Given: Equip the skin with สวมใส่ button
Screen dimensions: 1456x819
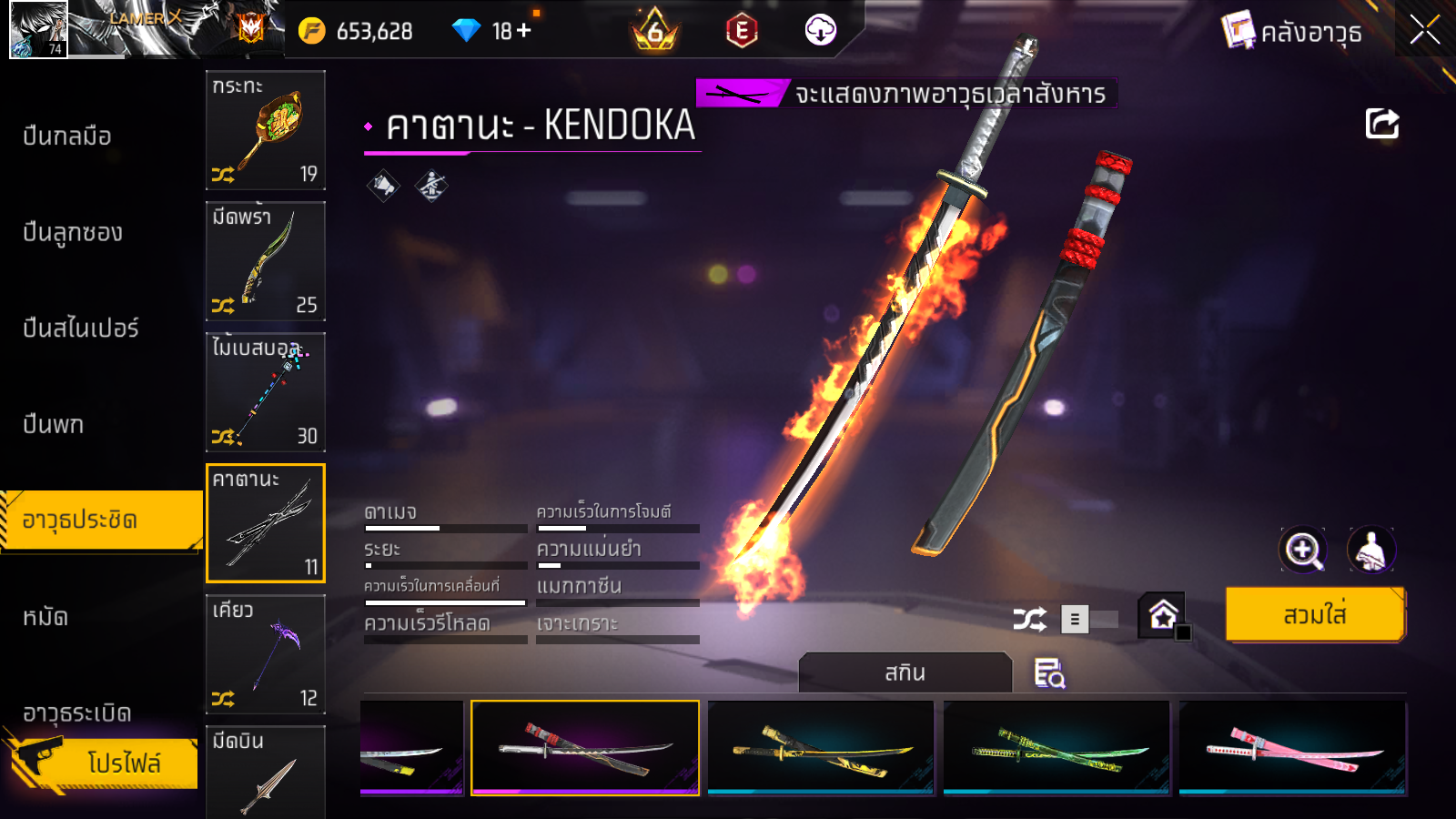Looking at the screenshot, I should tap(1315, 615).
